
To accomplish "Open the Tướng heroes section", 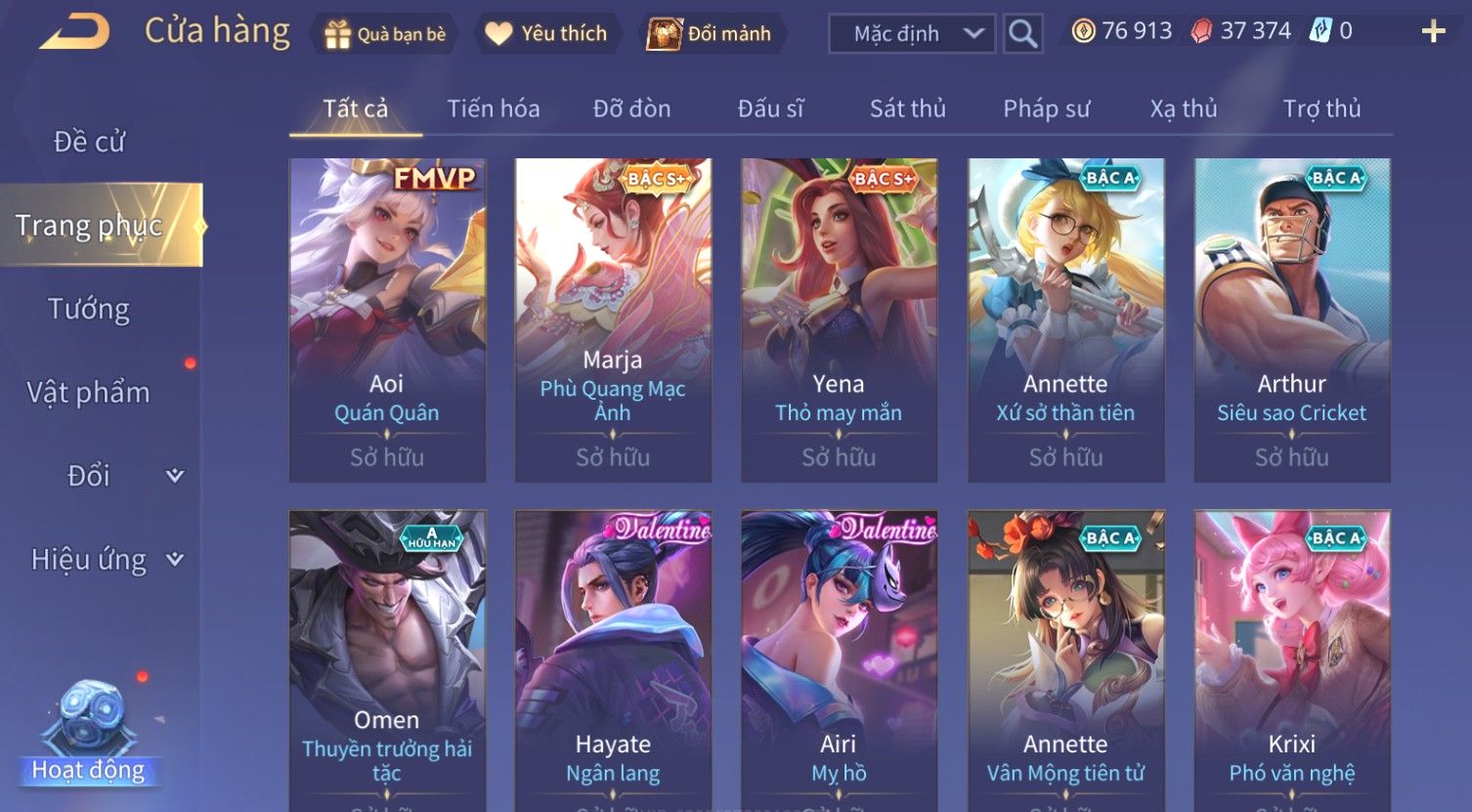I will click(89, 309).
